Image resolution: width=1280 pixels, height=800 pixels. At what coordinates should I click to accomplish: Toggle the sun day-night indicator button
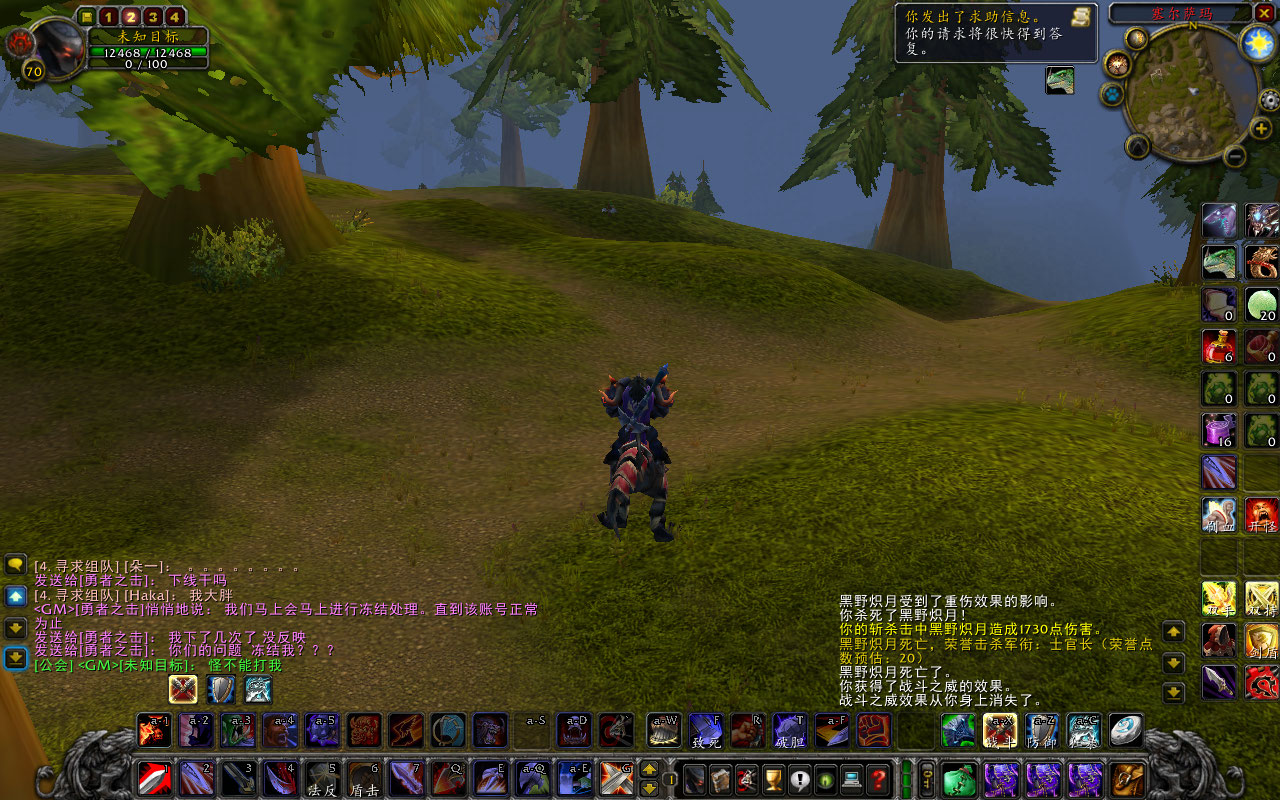[x=1258, y=42]
